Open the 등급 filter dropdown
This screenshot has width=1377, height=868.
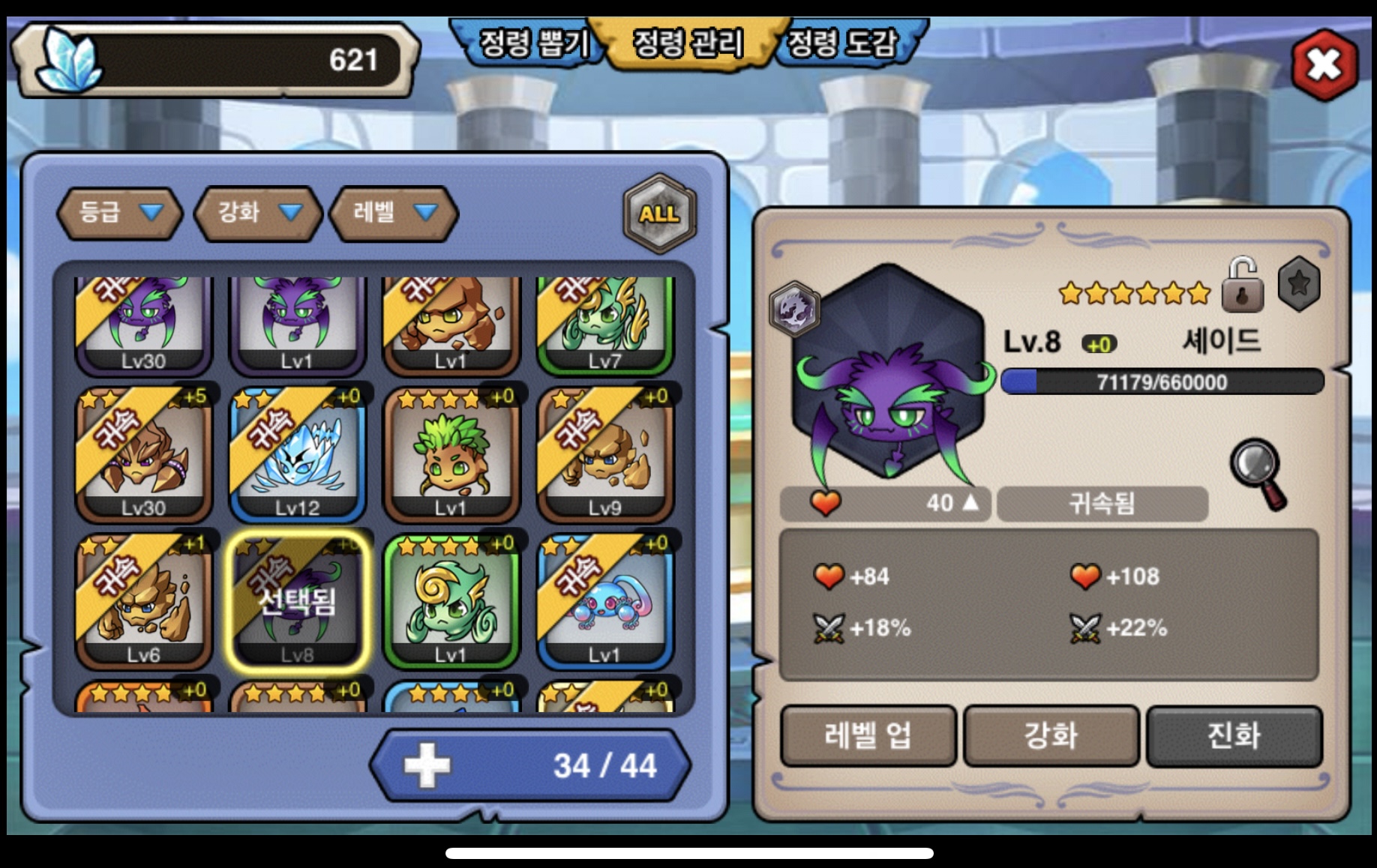pos(120,213)
